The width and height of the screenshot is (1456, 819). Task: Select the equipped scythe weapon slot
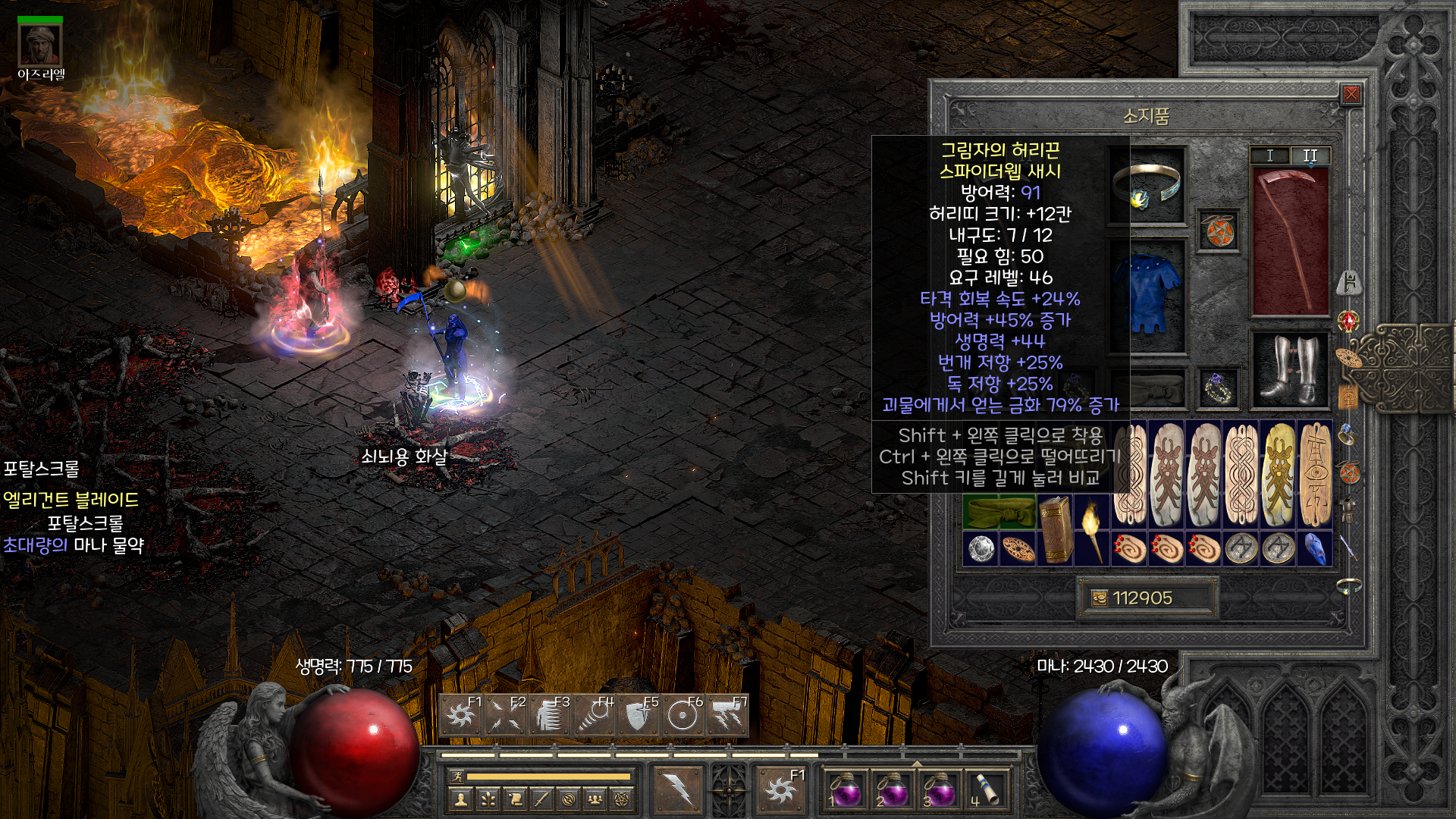(1289, 241)
